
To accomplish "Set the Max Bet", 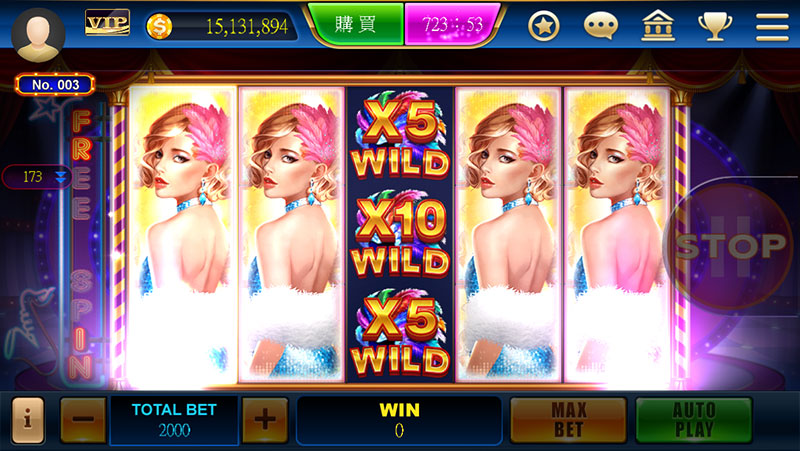I will coord(568,420).
